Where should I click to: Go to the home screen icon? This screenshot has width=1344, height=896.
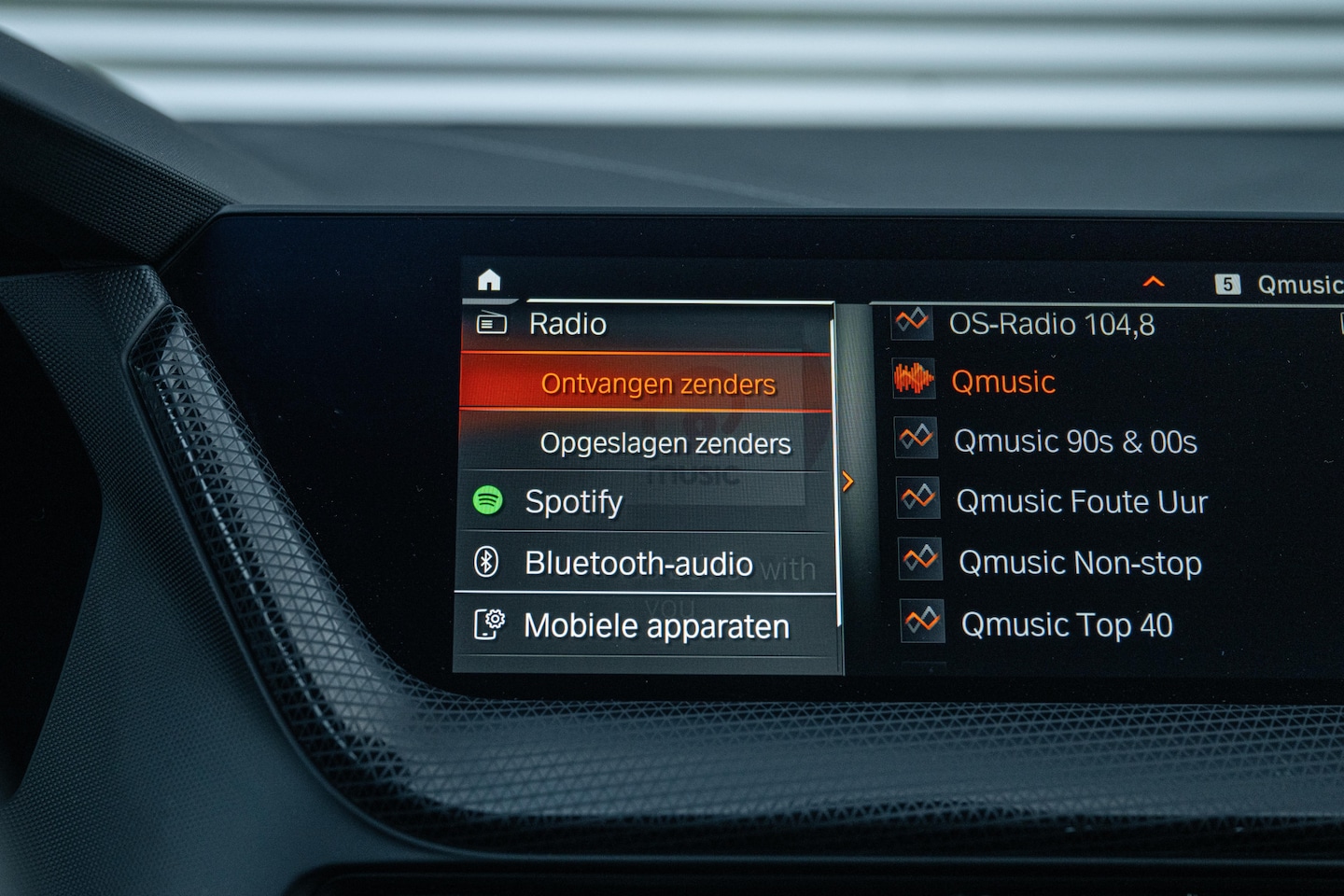489,280
